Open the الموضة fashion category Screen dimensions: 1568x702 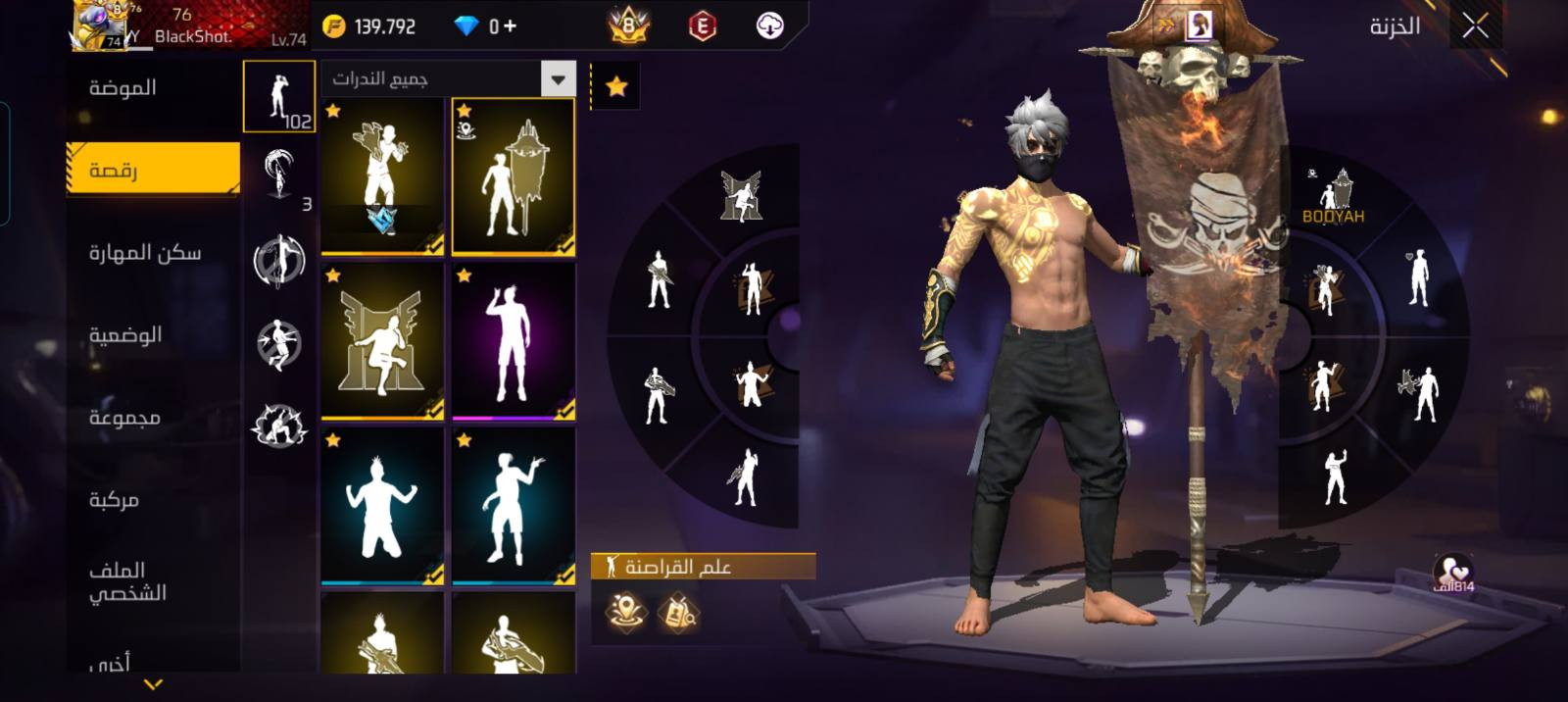(x=122, y=88)
